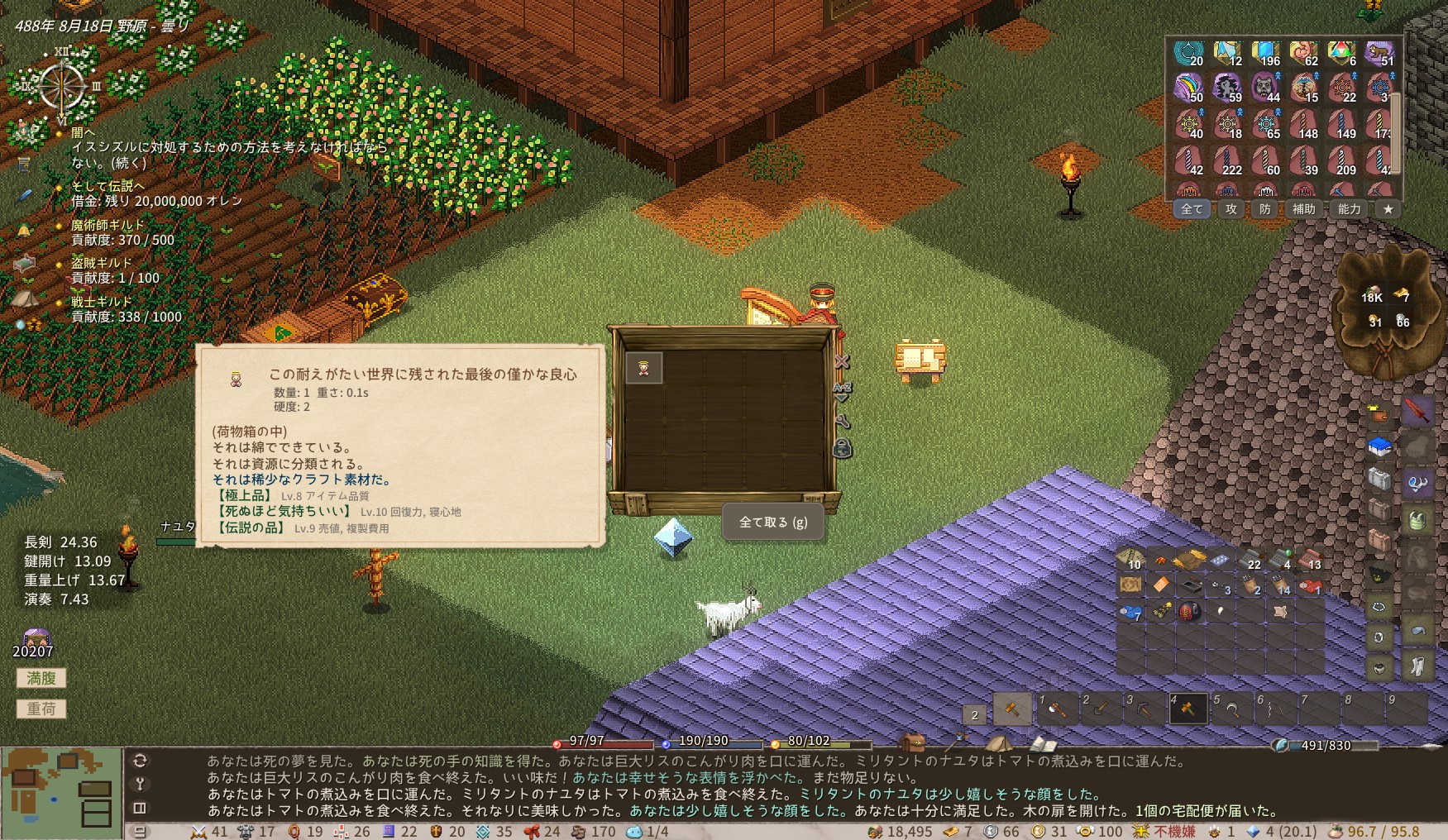Open the star favorites tab
Viewport: 1448px width, 840px height.
pos(1388,209)
